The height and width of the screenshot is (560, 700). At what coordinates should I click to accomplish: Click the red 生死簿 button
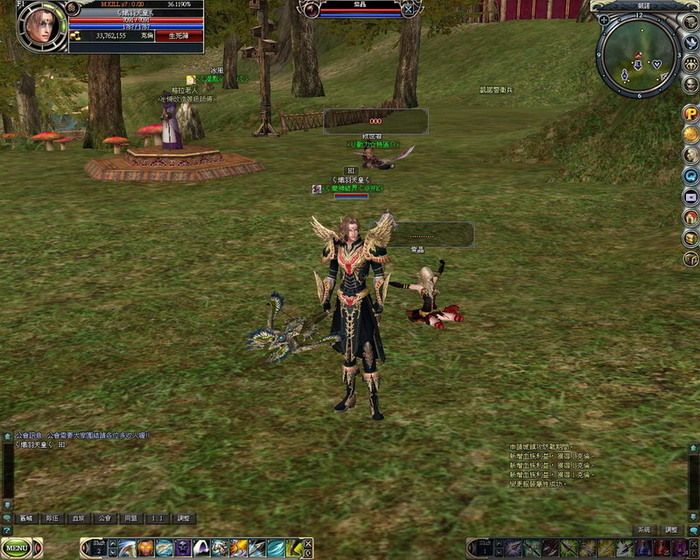tap(185, 35)
